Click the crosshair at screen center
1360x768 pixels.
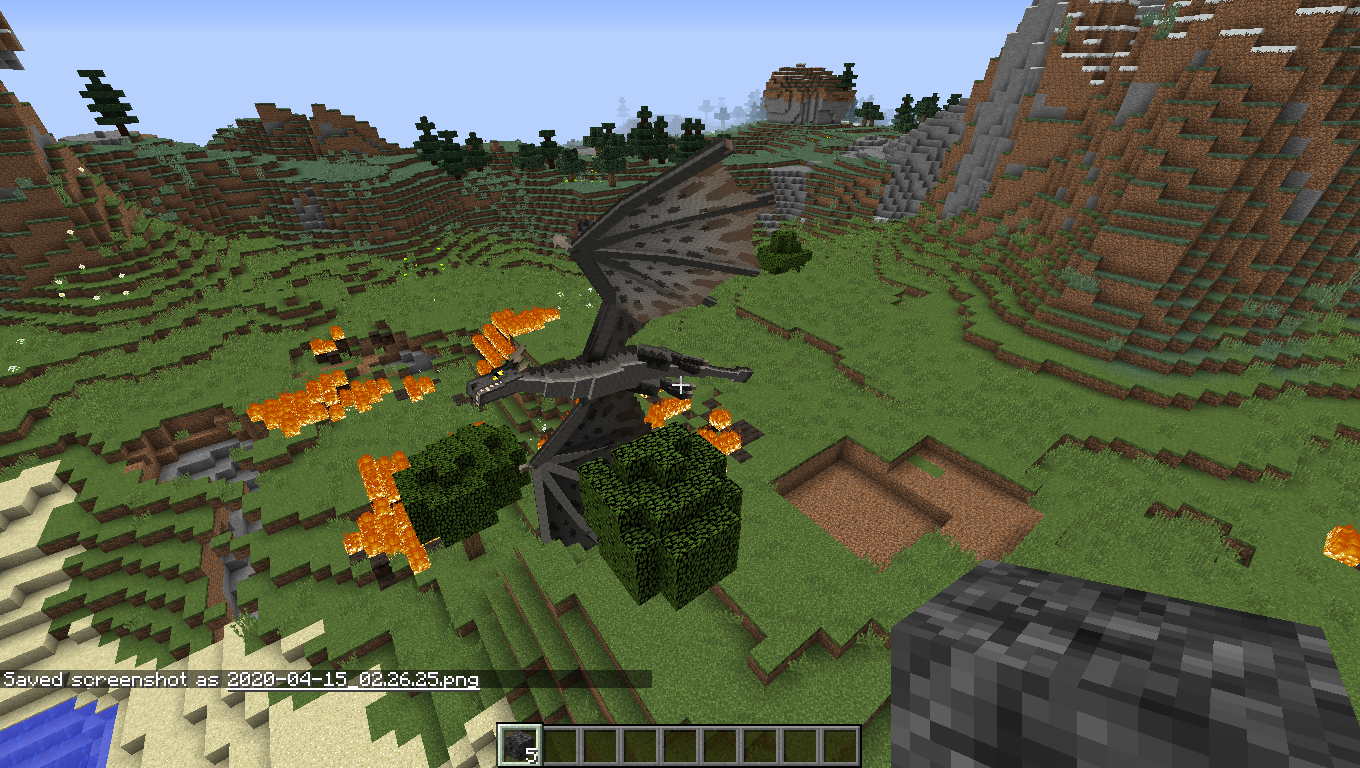coord(680,384)
